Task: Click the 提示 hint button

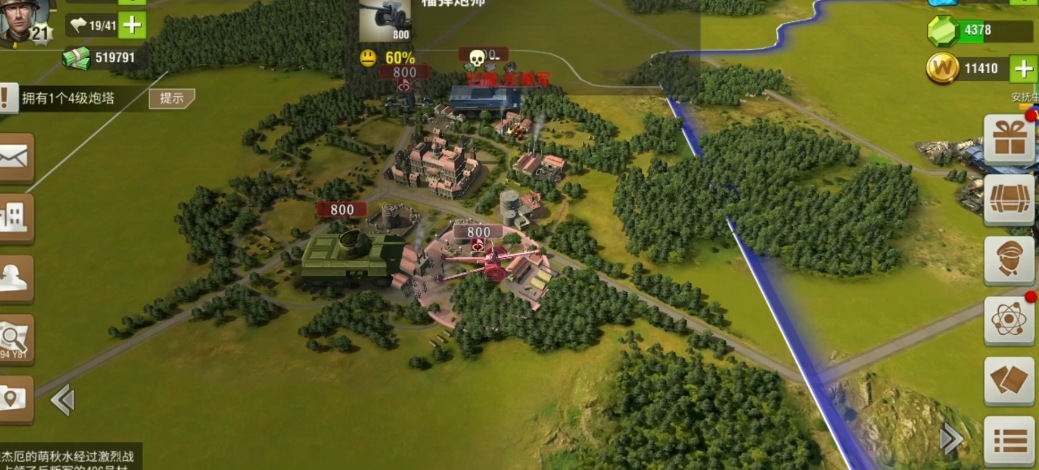Action: [x=171, y=98]
